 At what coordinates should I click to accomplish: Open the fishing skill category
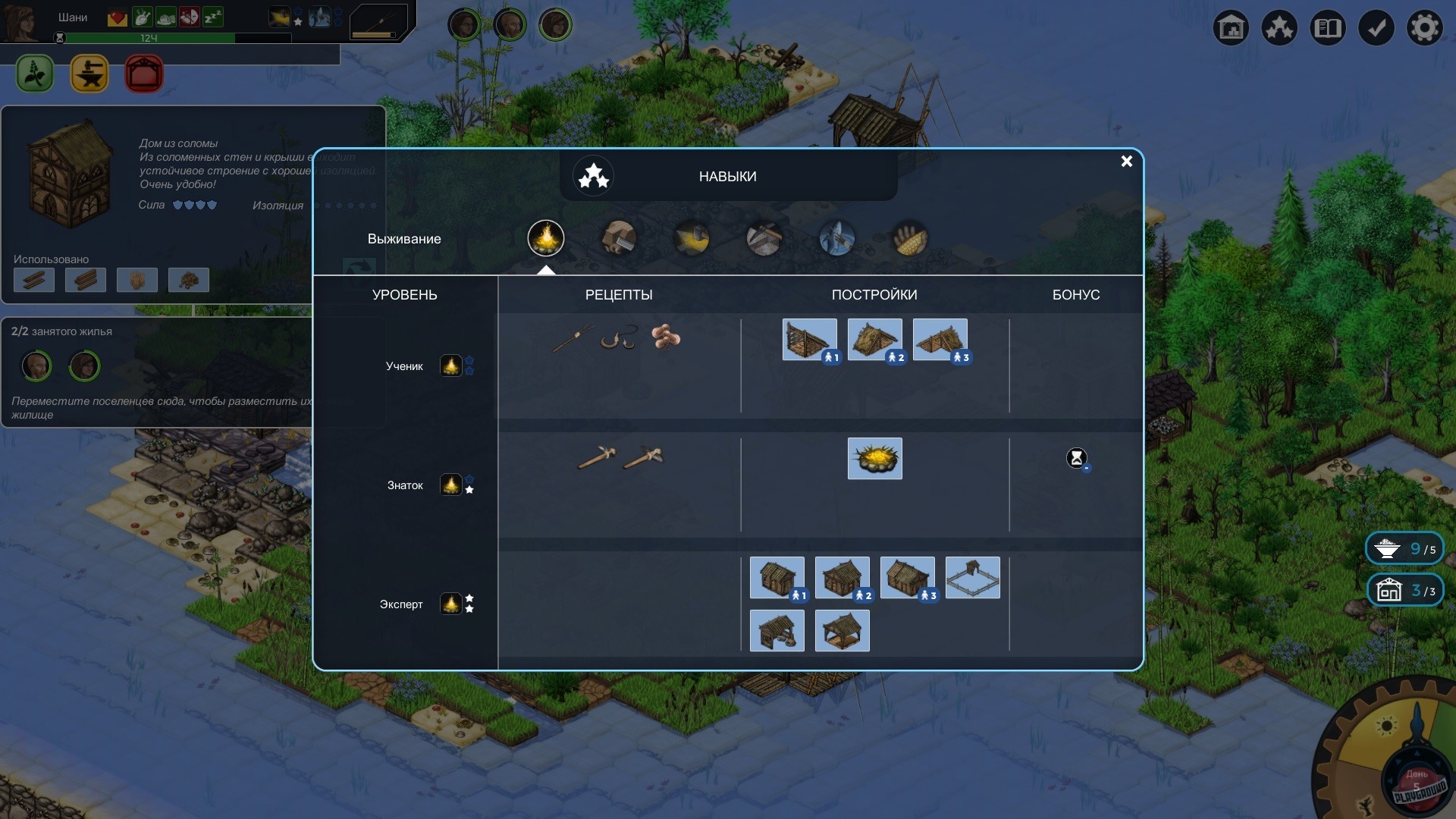(x=836, y=237)
